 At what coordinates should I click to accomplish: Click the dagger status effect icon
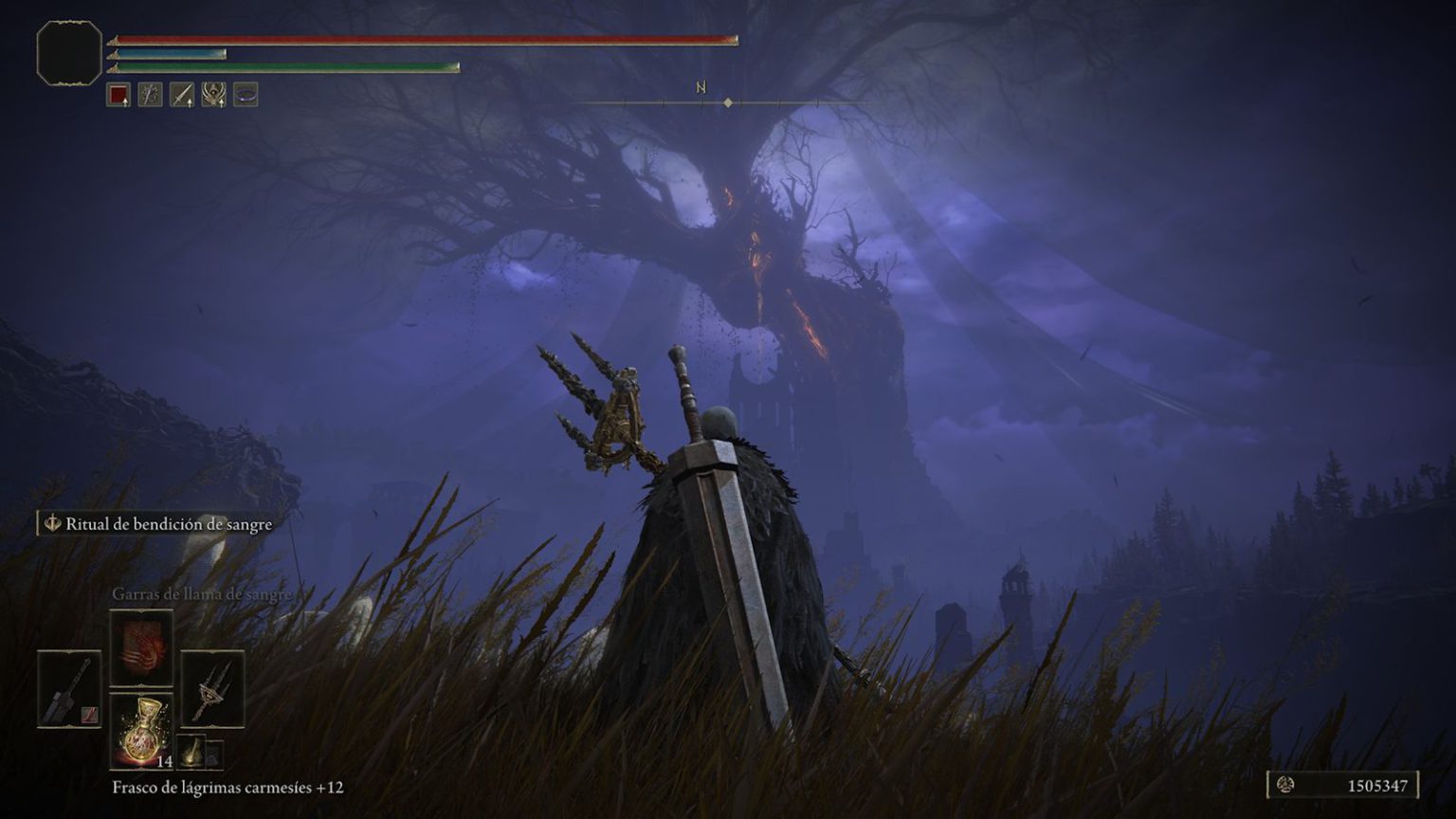coord(181,95)
